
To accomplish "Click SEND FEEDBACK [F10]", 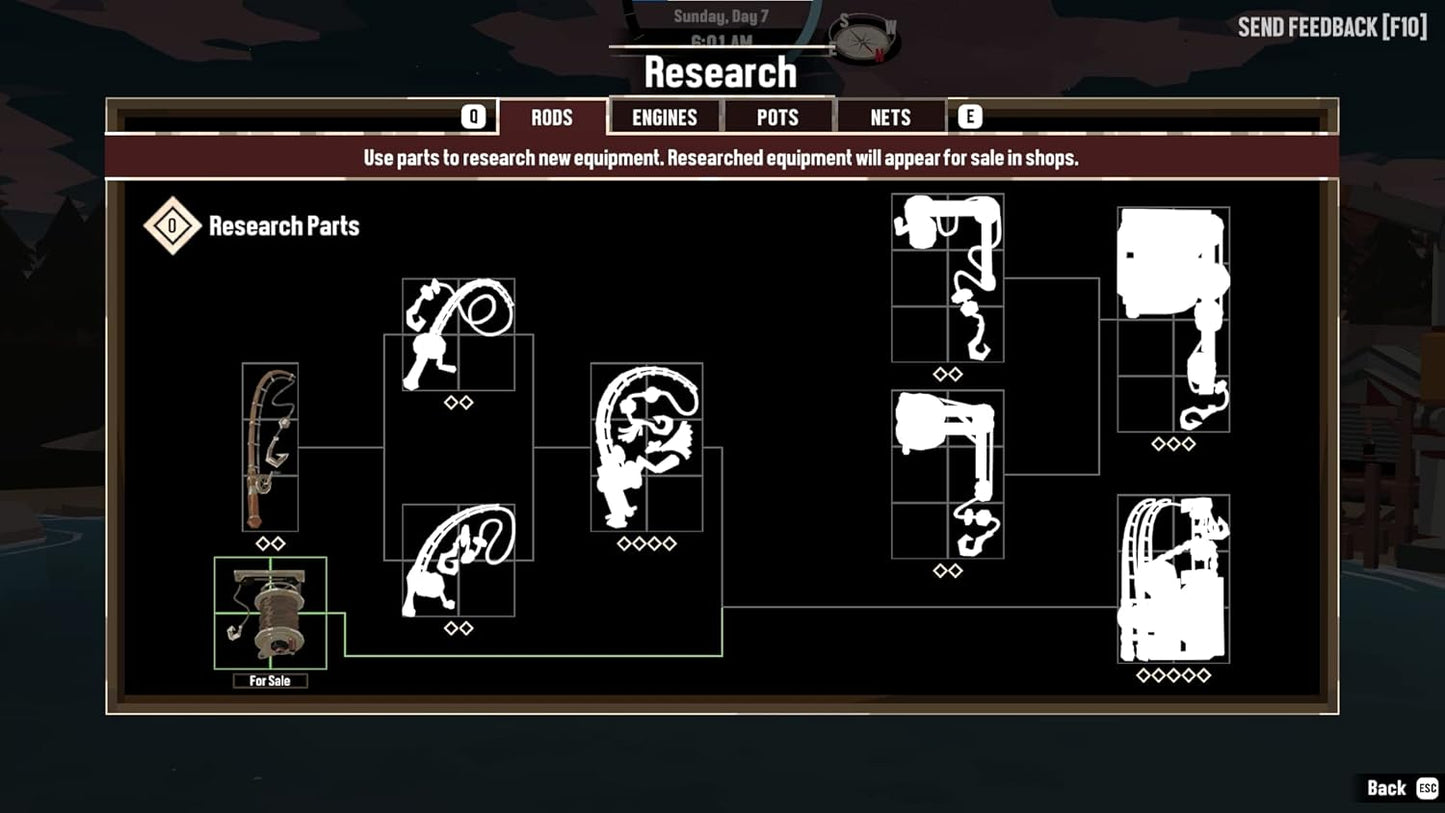I will tap(1332, 27).
